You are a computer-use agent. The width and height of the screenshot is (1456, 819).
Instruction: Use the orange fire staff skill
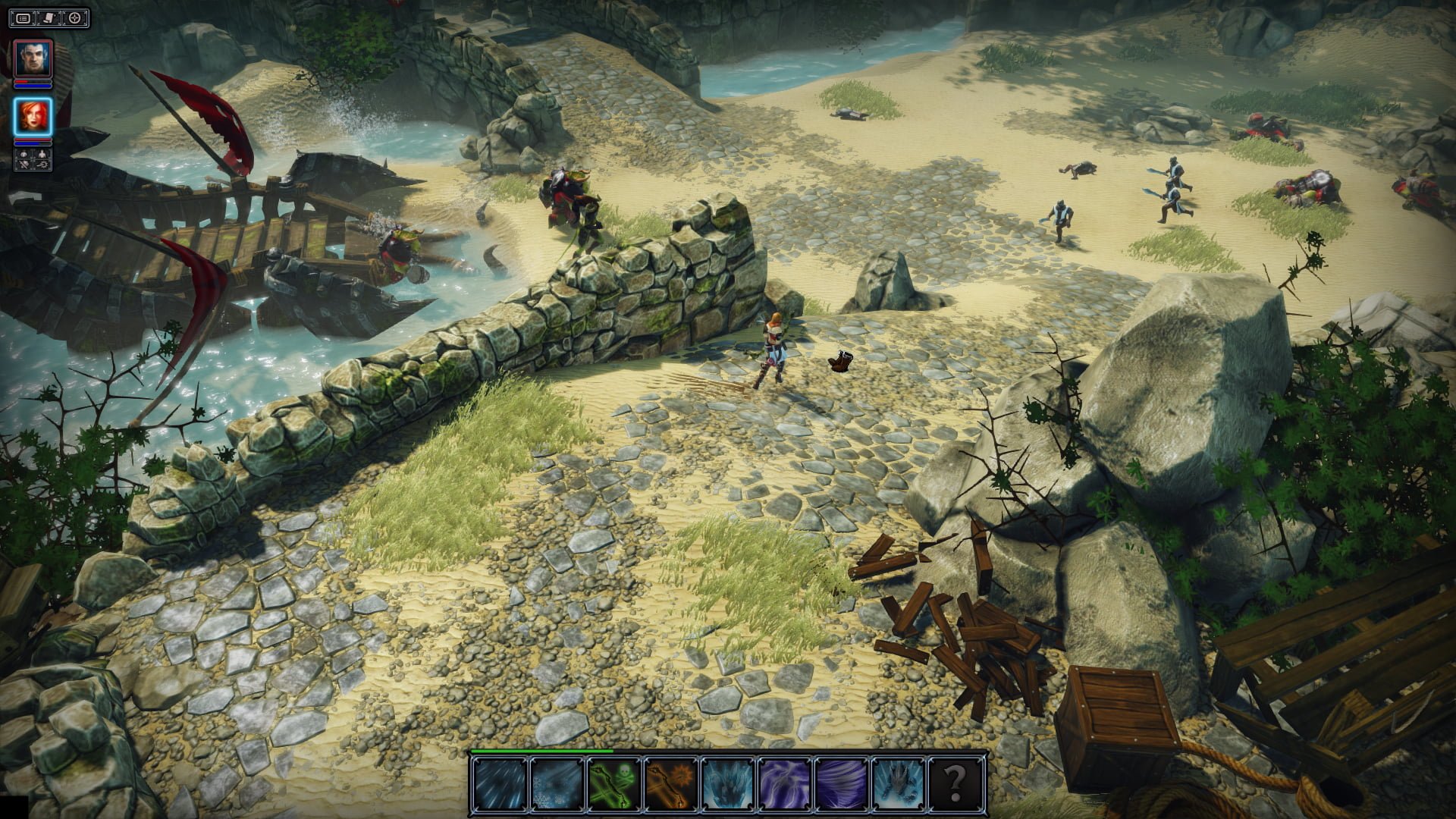click(670, 784)
